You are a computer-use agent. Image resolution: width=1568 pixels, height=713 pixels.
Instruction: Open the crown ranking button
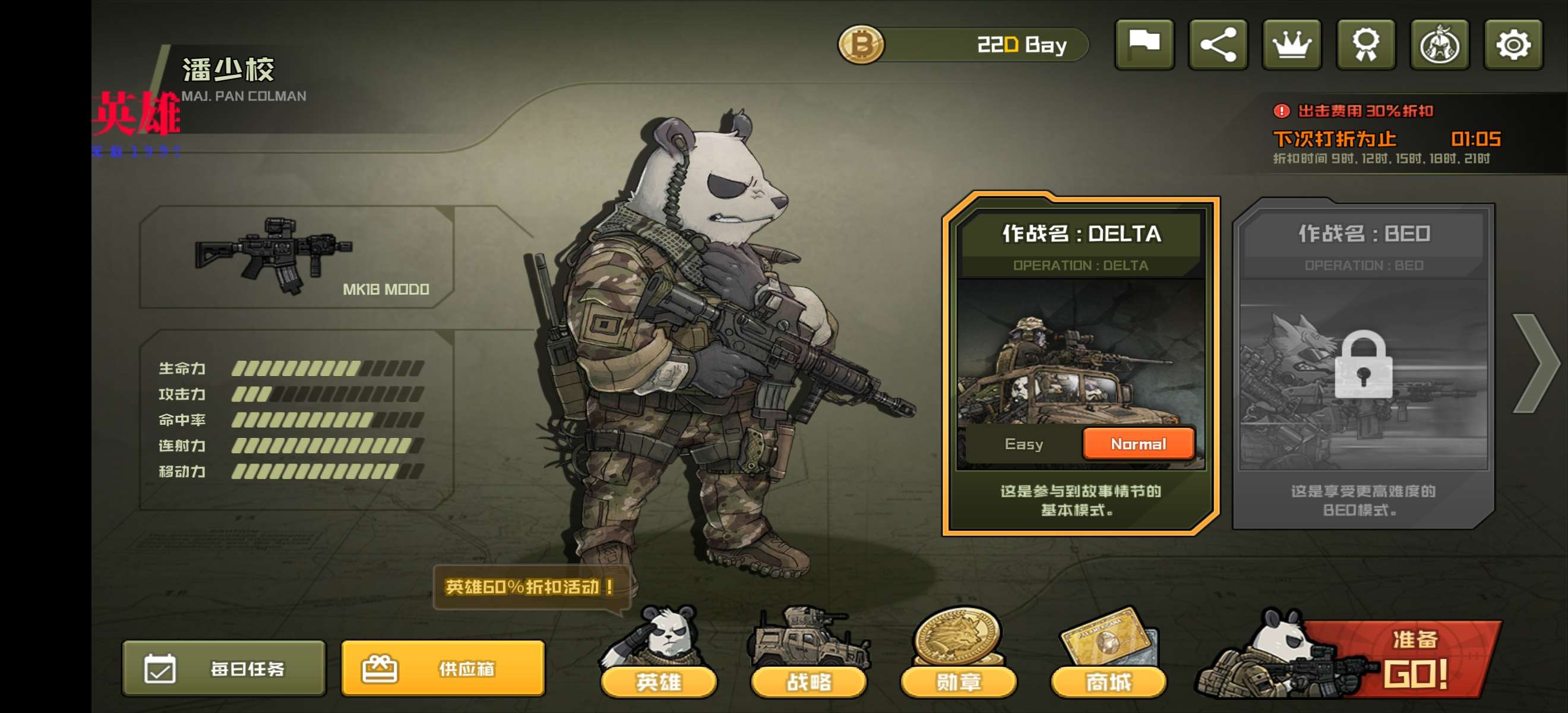pos(1292,45)
